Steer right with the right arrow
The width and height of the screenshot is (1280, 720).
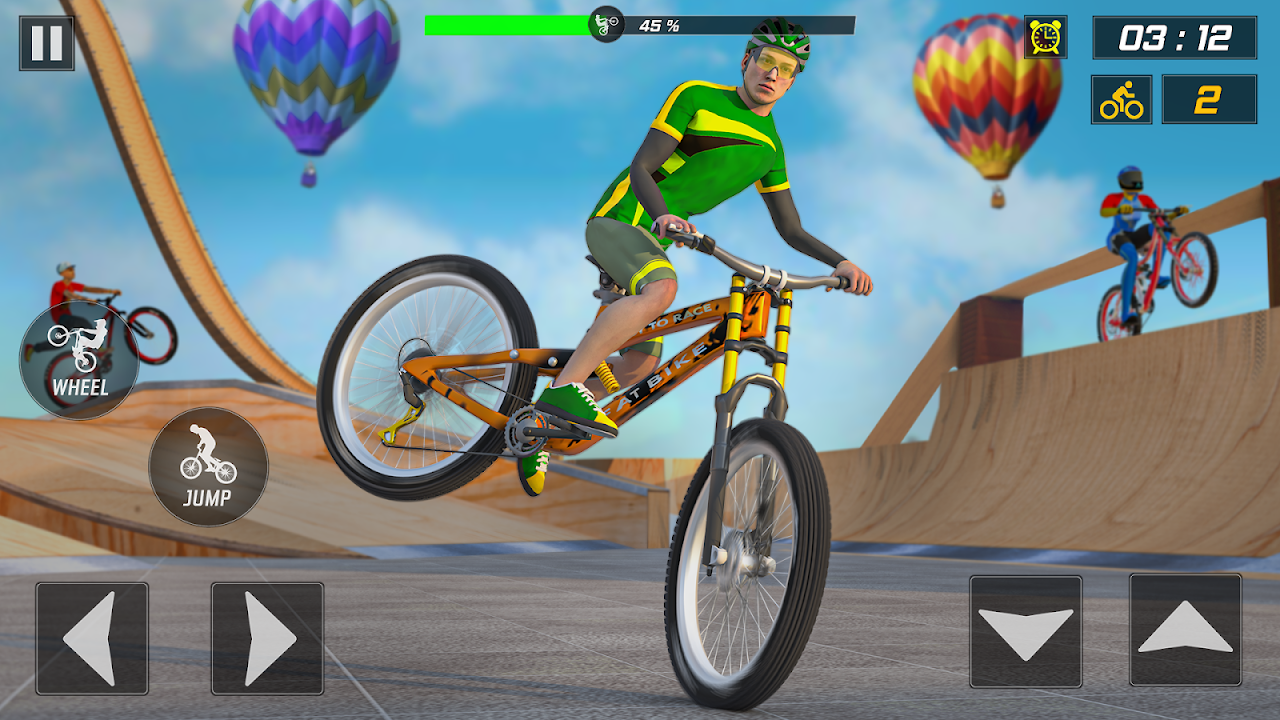point(267,638)
